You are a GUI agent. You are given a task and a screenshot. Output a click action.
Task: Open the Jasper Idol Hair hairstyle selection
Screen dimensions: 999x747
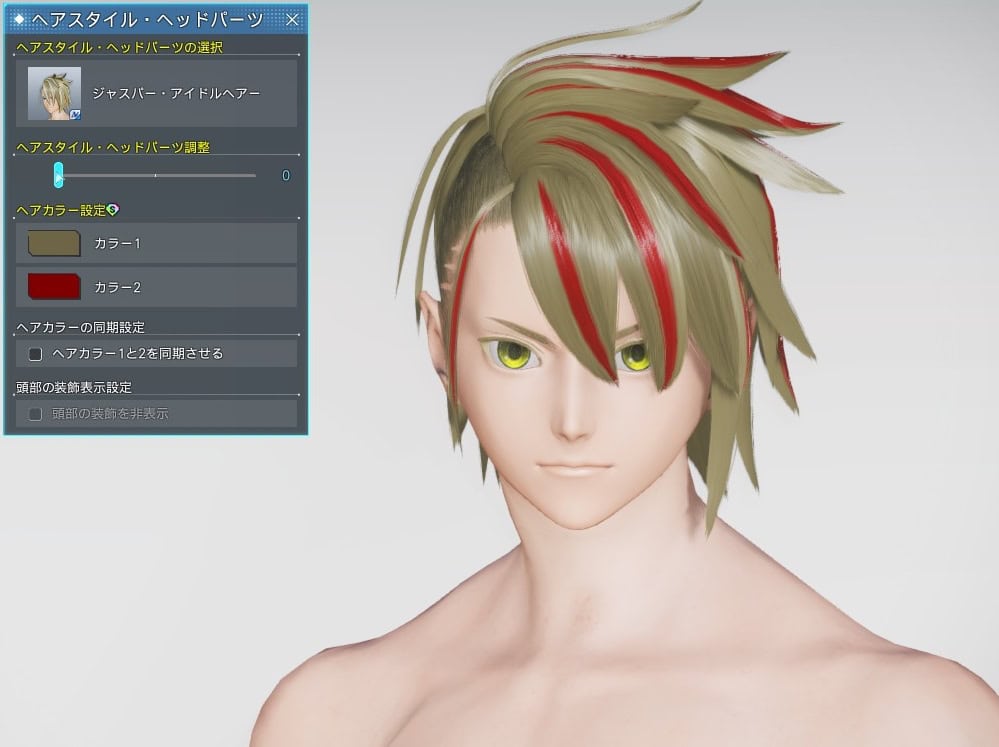pyautogui.click(x=157, y=93)
